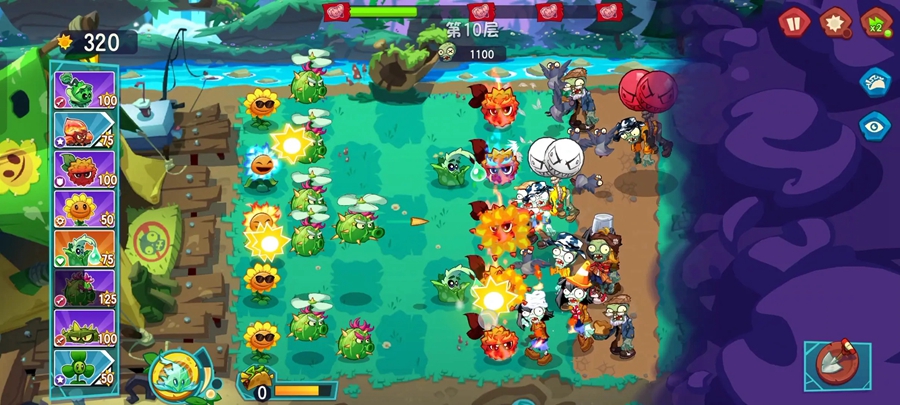The width and height of the screenshot is (900, 405).
Task: Toggle the x2 game speed
Action: pyautogui.click(x=876, y=21)
